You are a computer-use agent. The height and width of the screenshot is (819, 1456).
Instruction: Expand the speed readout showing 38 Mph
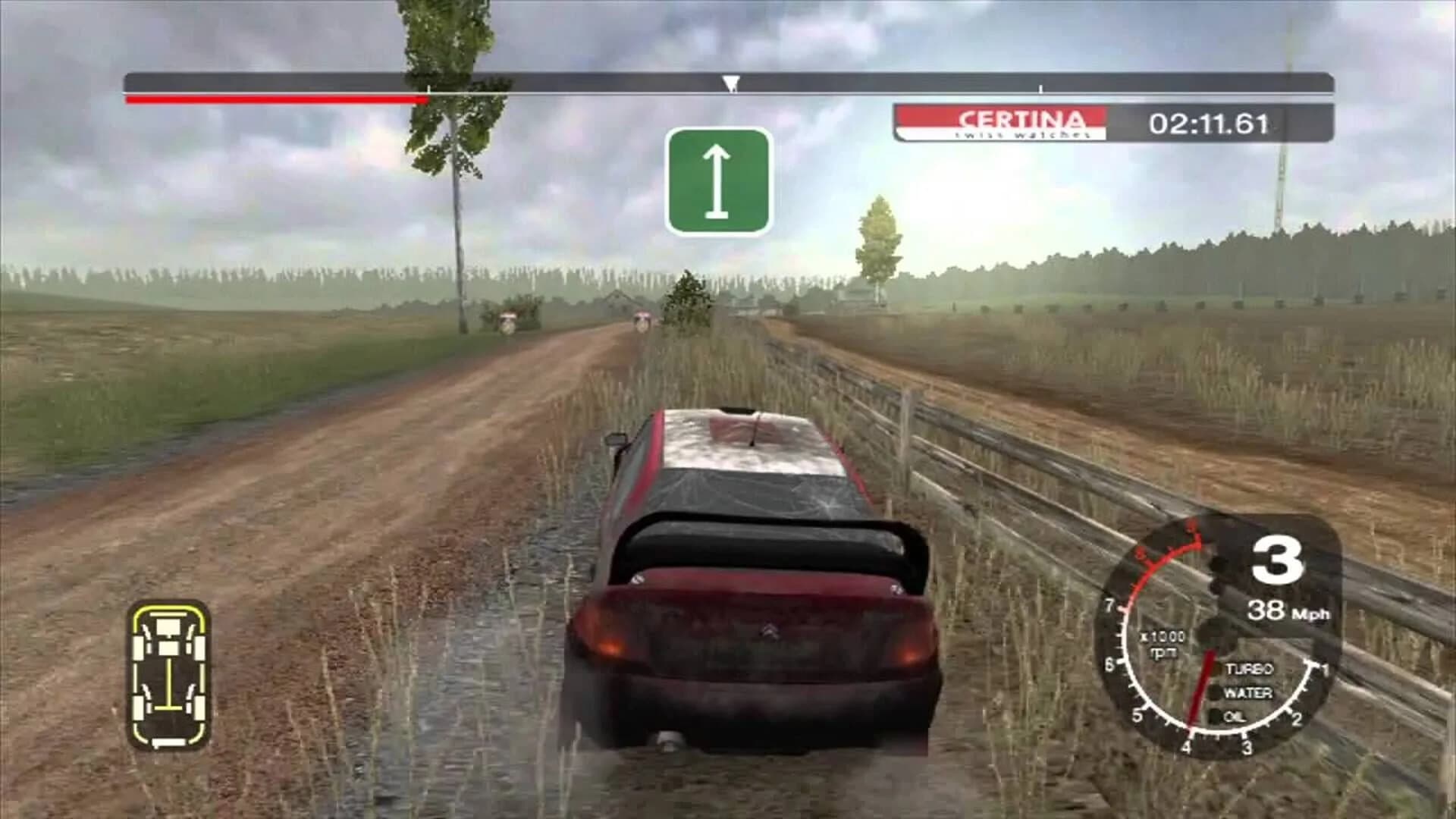(1289, 612)
